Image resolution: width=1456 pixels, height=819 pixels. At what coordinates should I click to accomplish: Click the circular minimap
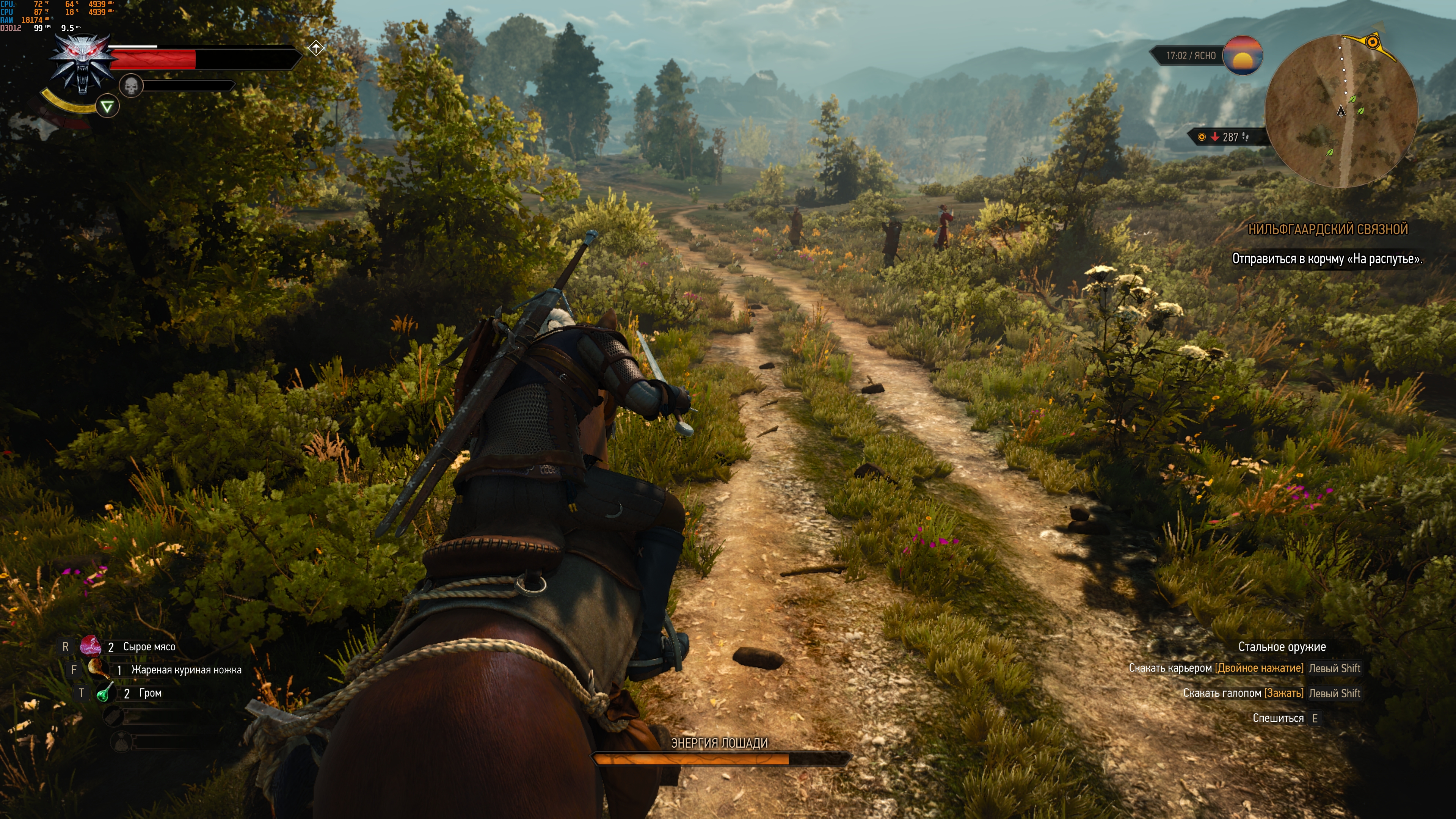1341,111
